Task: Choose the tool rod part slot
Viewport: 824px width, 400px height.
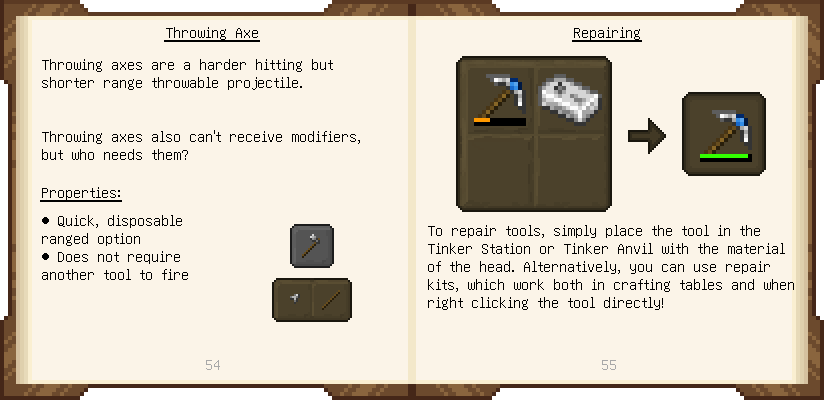Action: coord(331,299)
